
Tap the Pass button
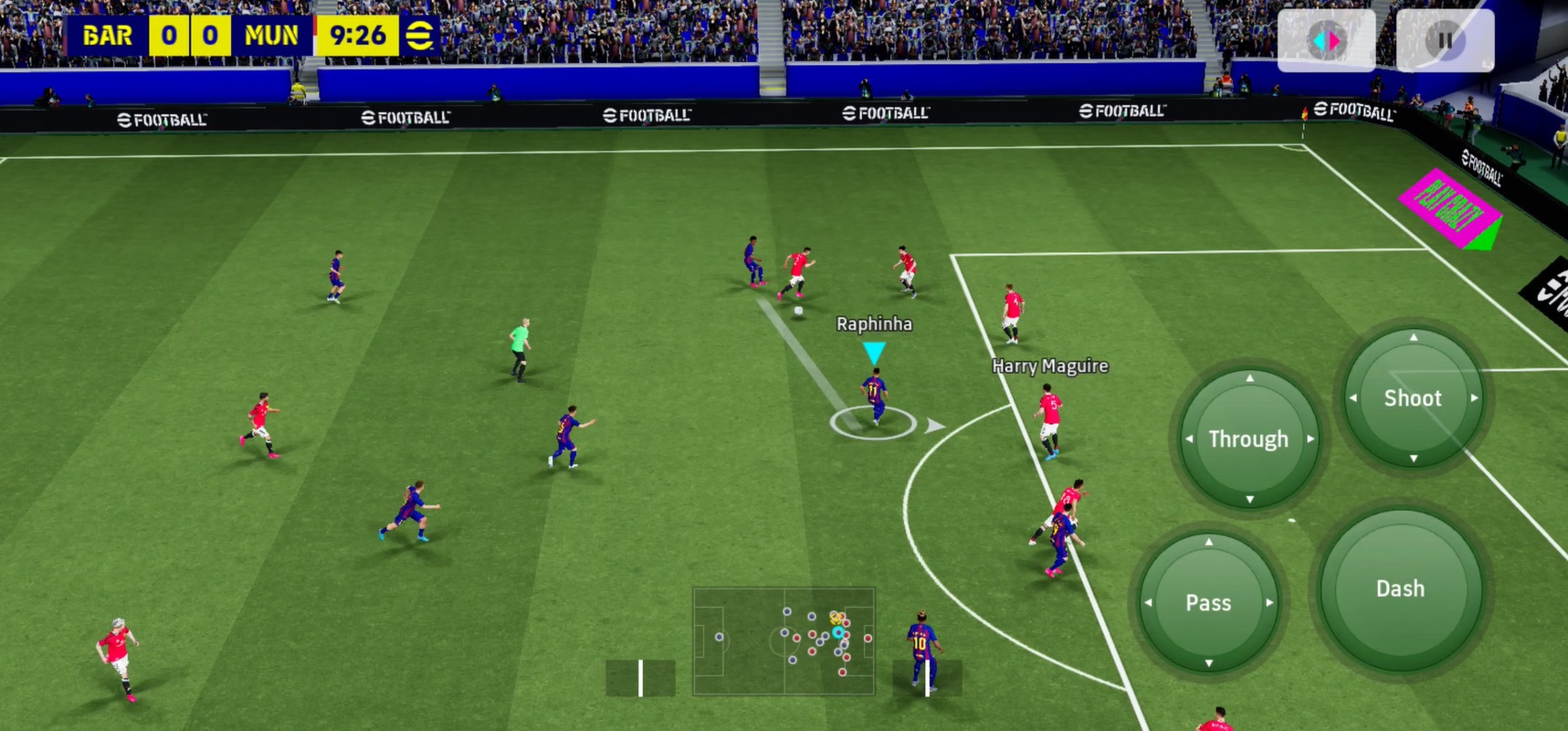[1208, 603]
